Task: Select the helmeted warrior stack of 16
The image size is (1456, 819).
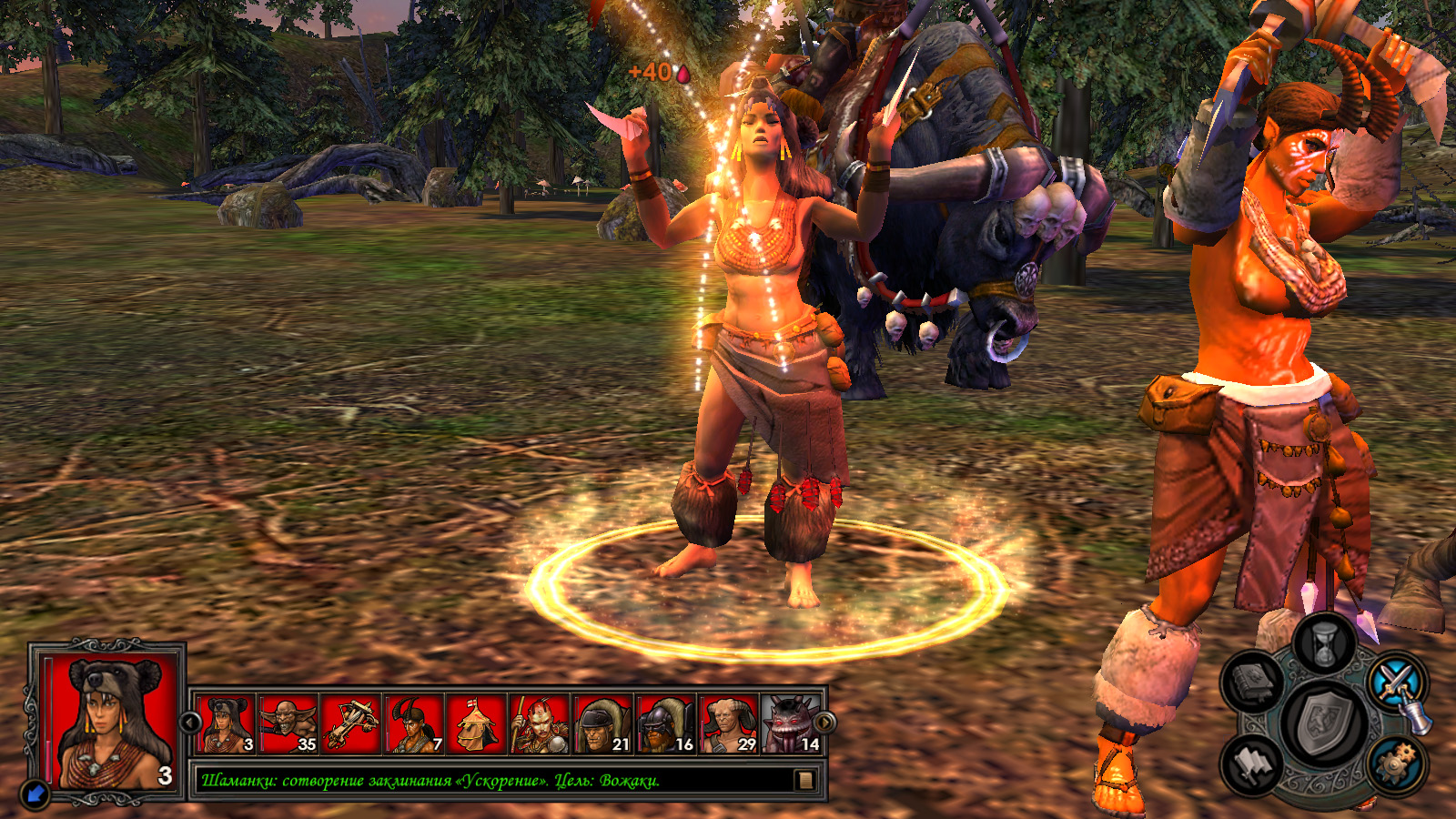Action: click(x=665, y=724)
